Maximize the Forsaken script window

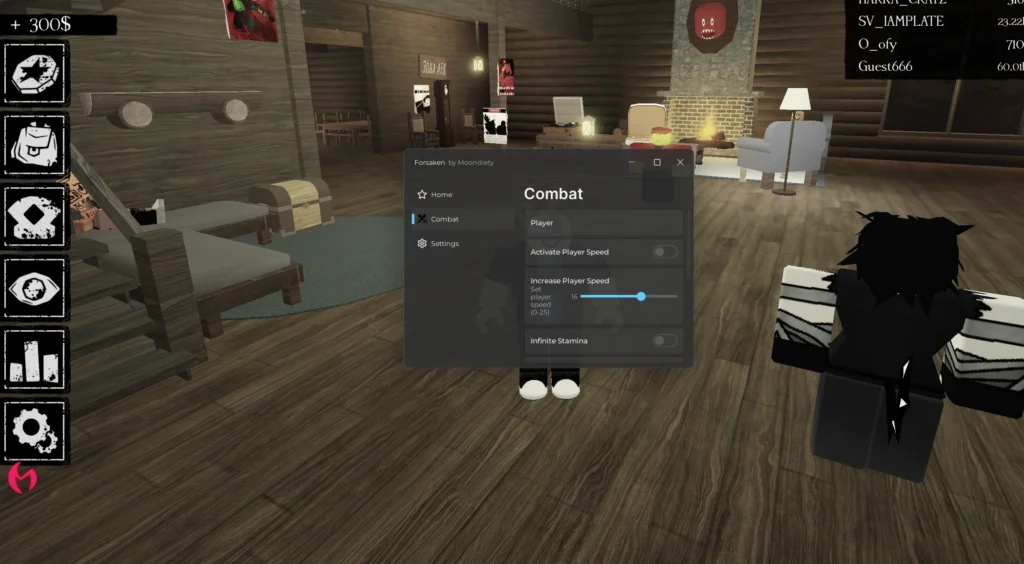coord(657,162)
